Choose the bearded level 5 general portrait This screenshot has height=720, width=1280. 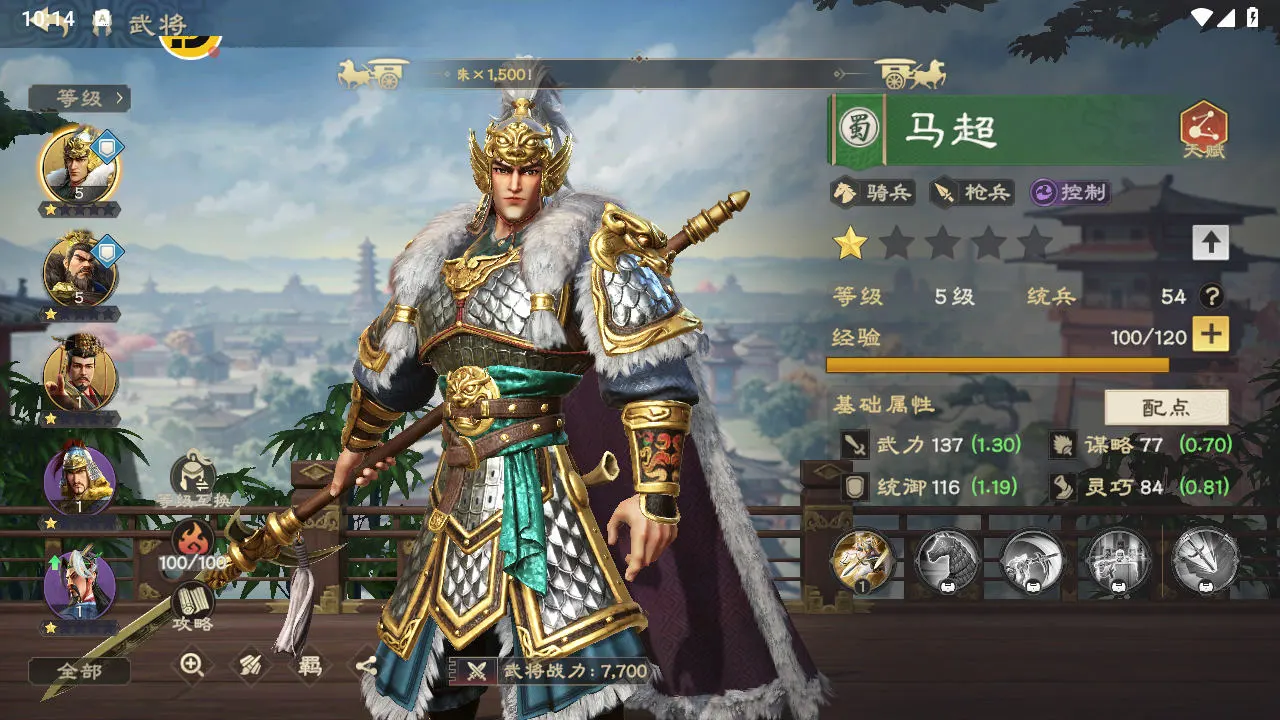79,270
